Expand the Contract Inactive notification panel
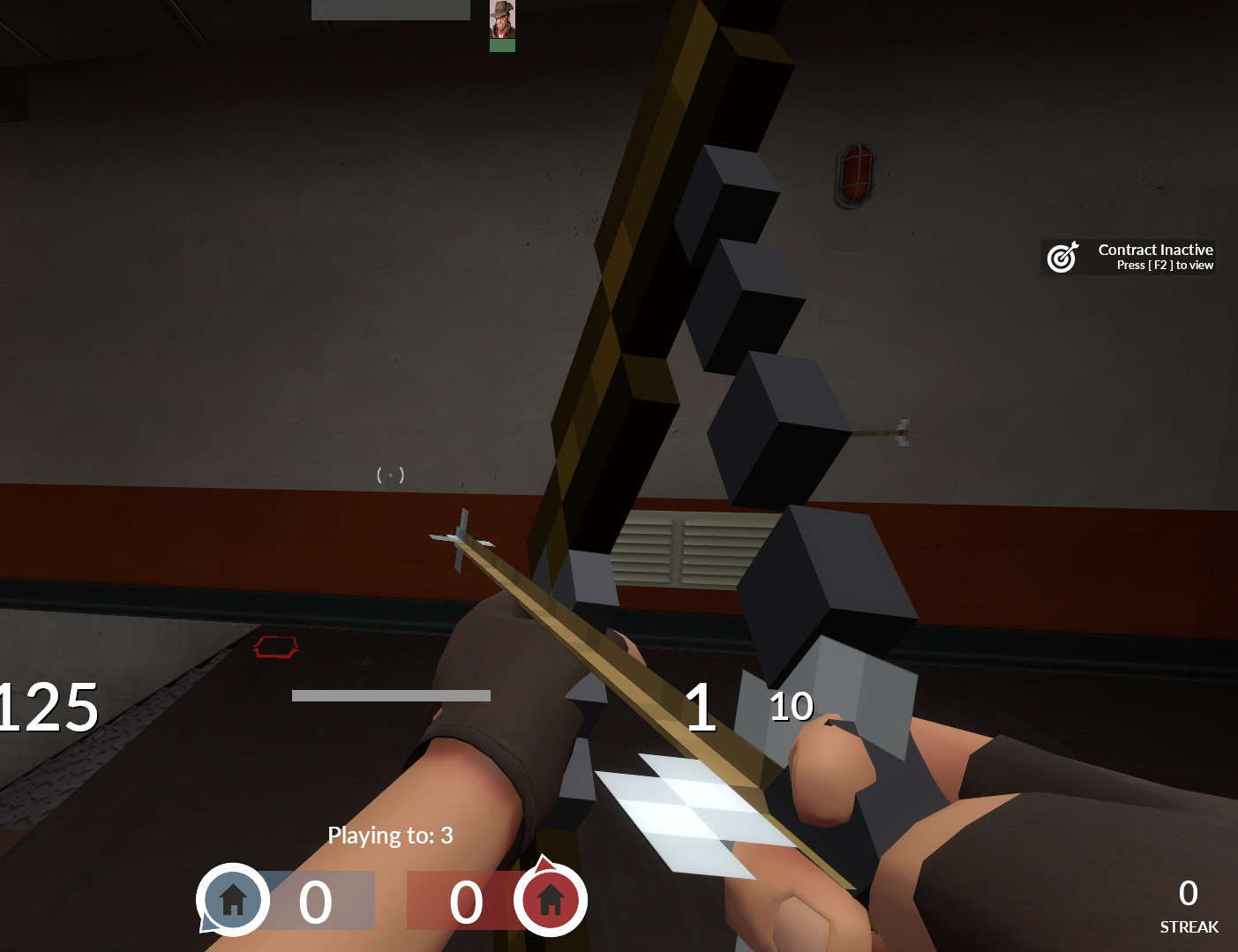 tap(1128, 257)
